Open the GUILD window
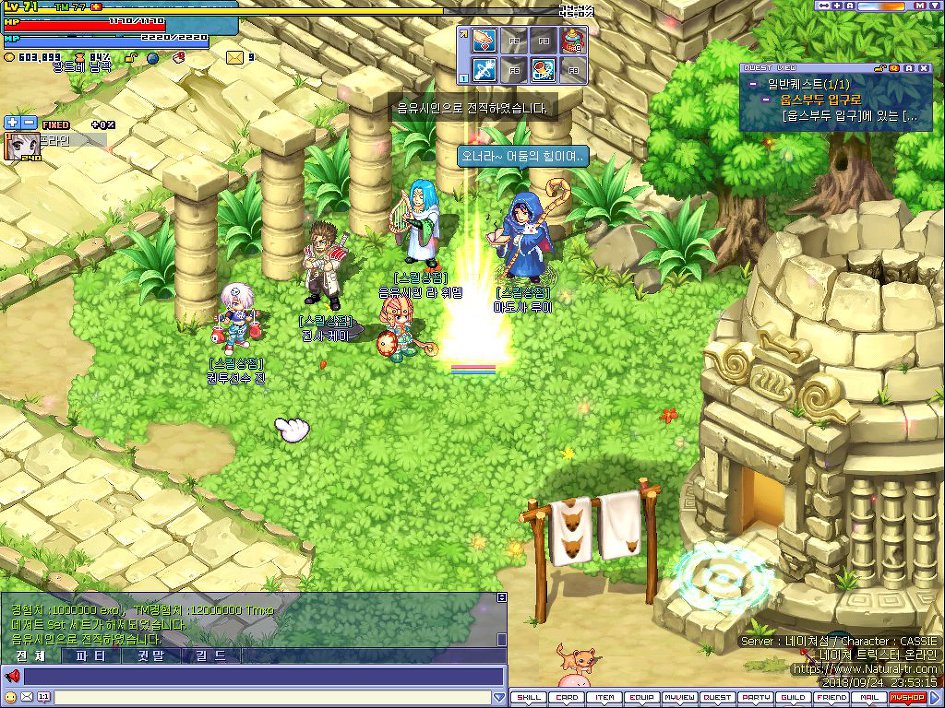 pos(794,698)
